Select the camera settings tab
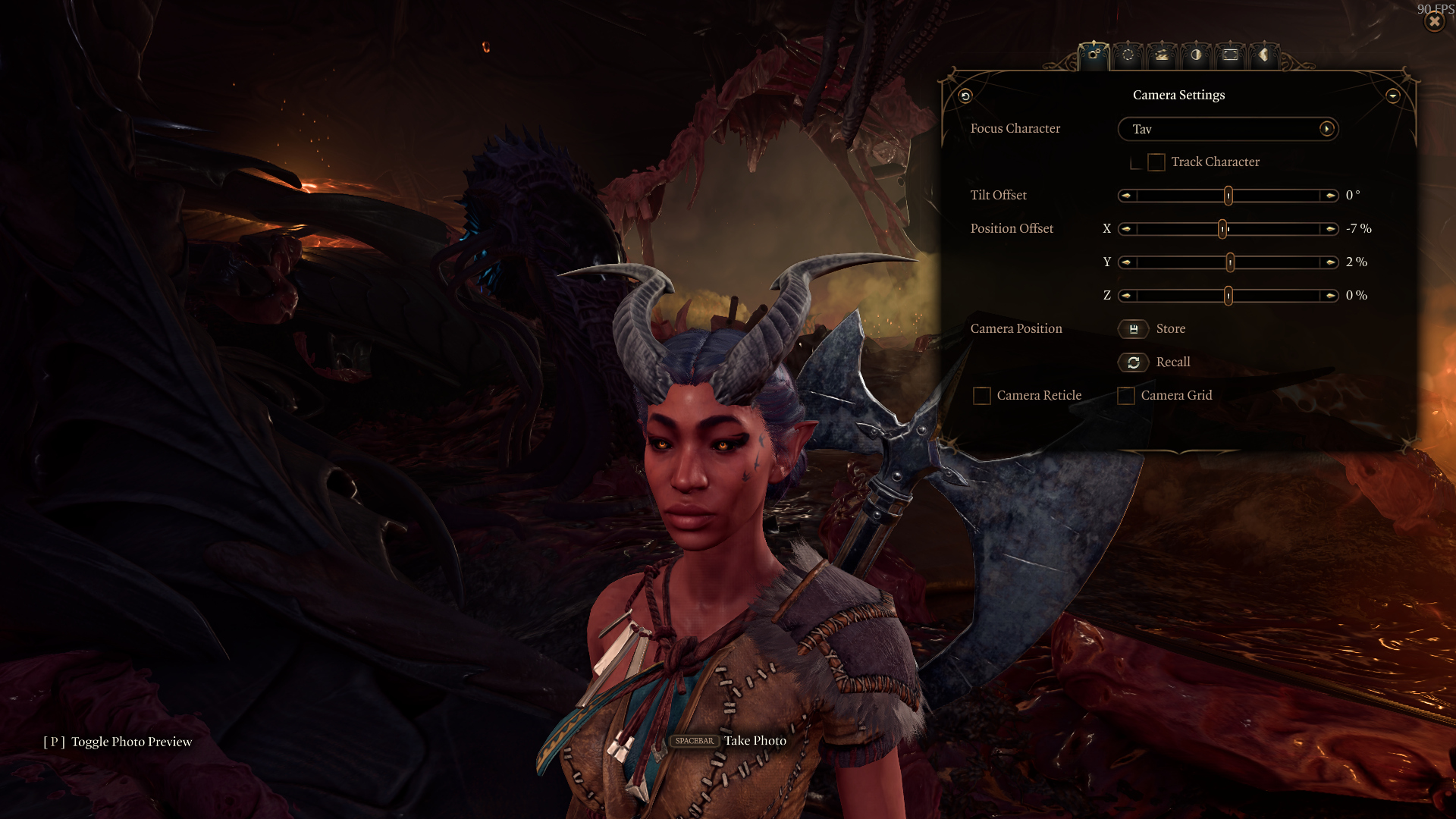This screenshot has height=819, width=1456. [1094, 55]
